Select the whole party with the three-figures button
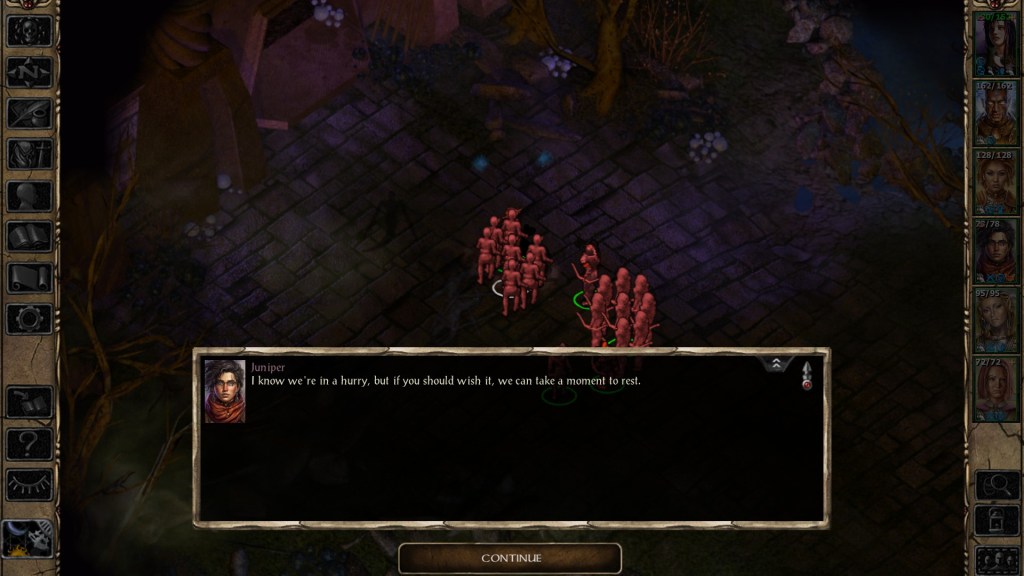The height and width of the screenshot is (576, 1024). pyautogui.click(x=995, y=559)
